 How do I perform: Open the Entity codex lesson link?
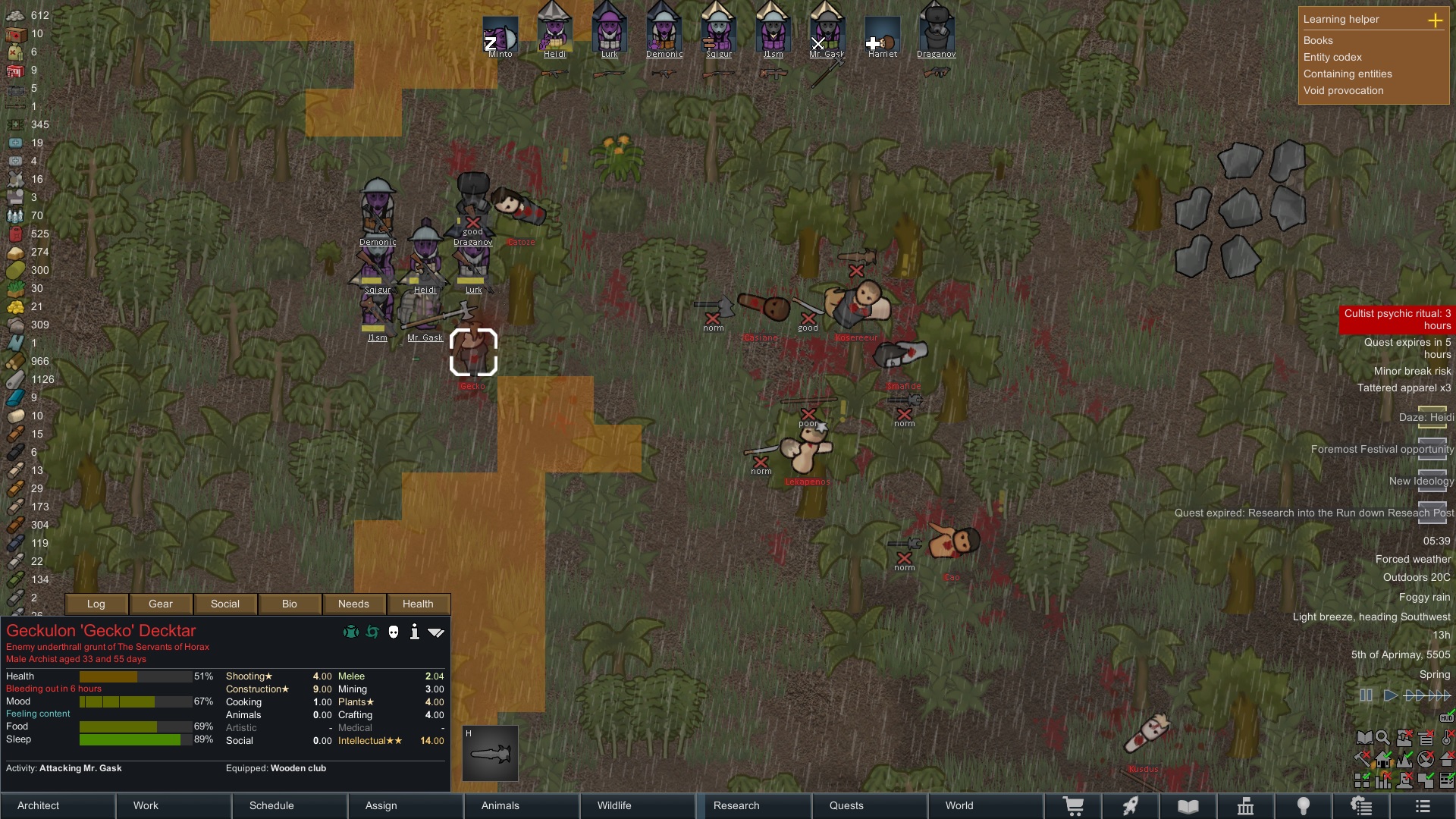click(1332, 58)
